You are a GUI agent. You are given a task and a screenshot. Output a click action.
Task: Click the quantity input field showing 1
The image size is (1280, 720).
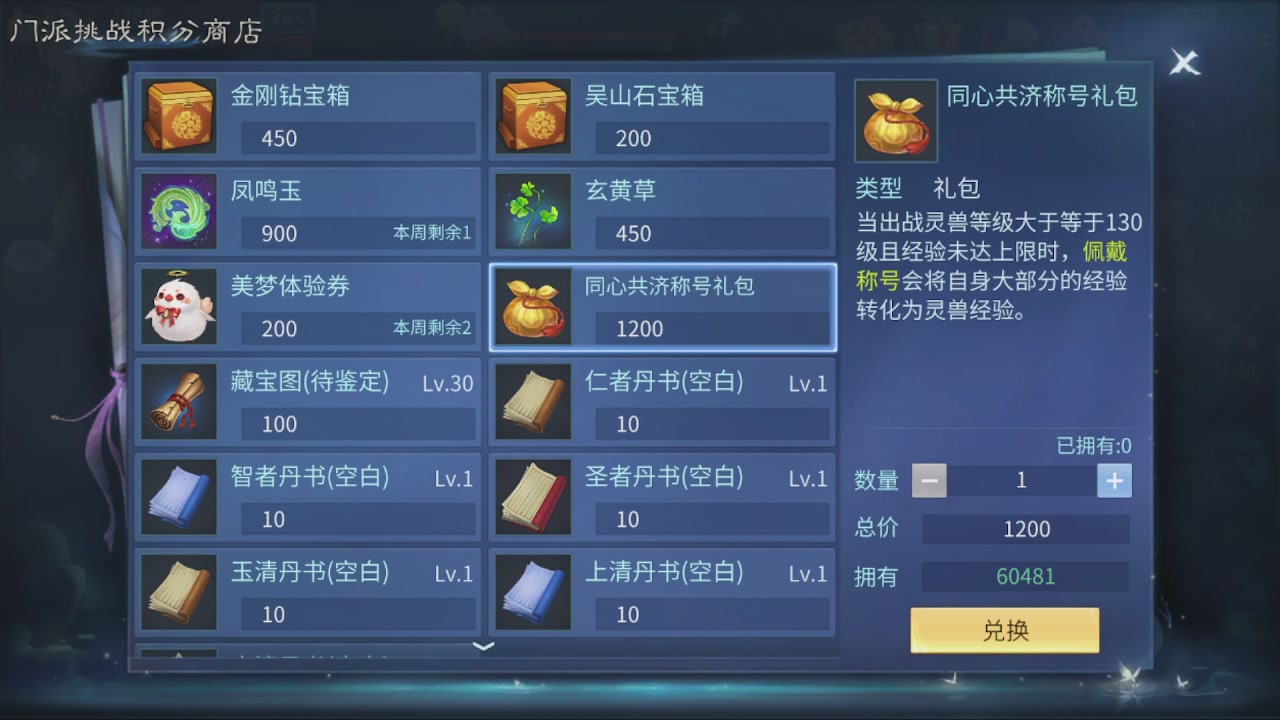[1021, 480]
